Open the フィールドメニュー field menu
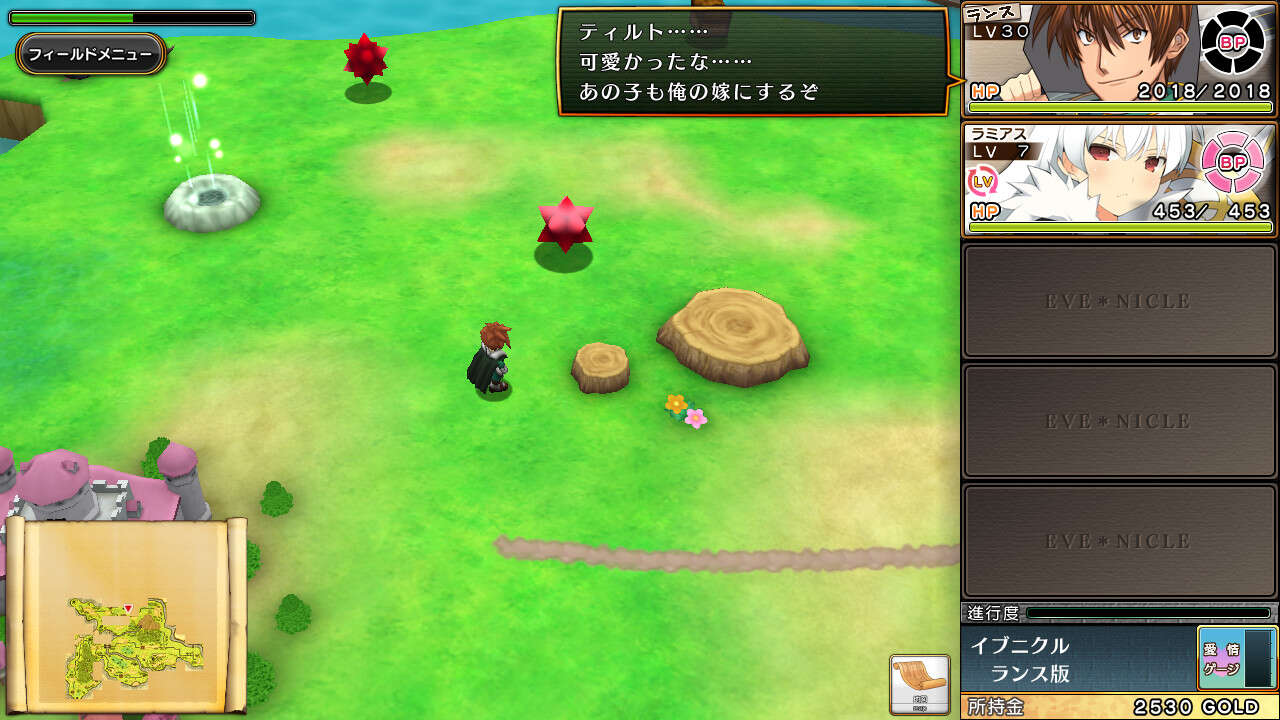Image resolution: width=1280 pixels, height=720 pixels. pyautogui.click(x=90, y=54)
